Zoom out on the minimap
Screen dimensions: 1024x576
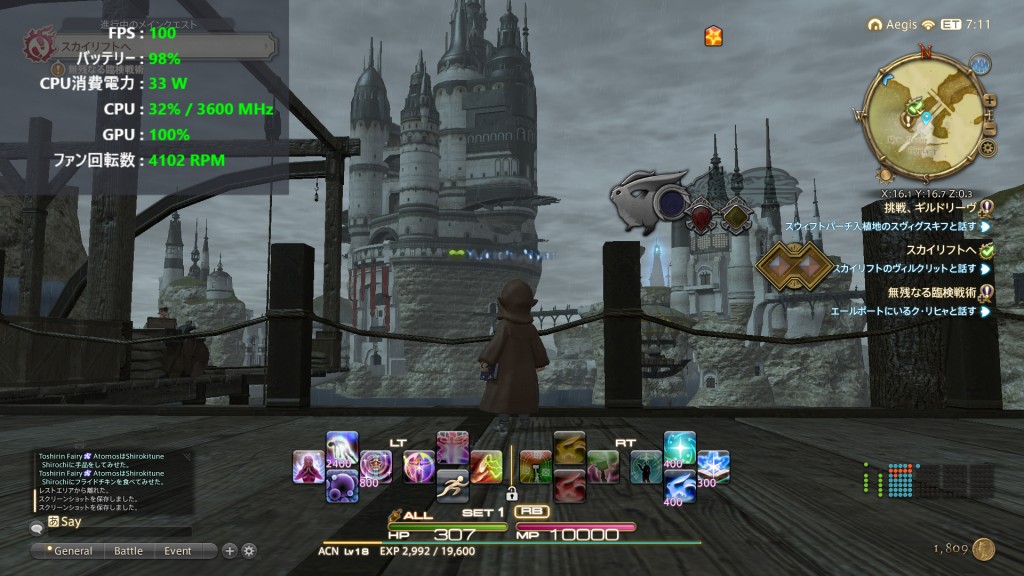click(990, 128)
